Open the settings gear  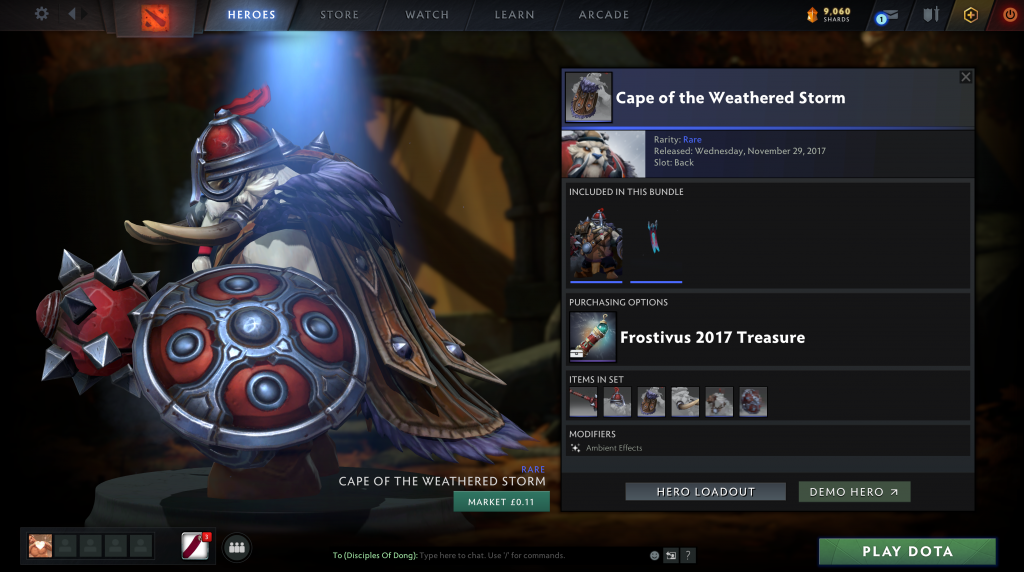(41, 14)
